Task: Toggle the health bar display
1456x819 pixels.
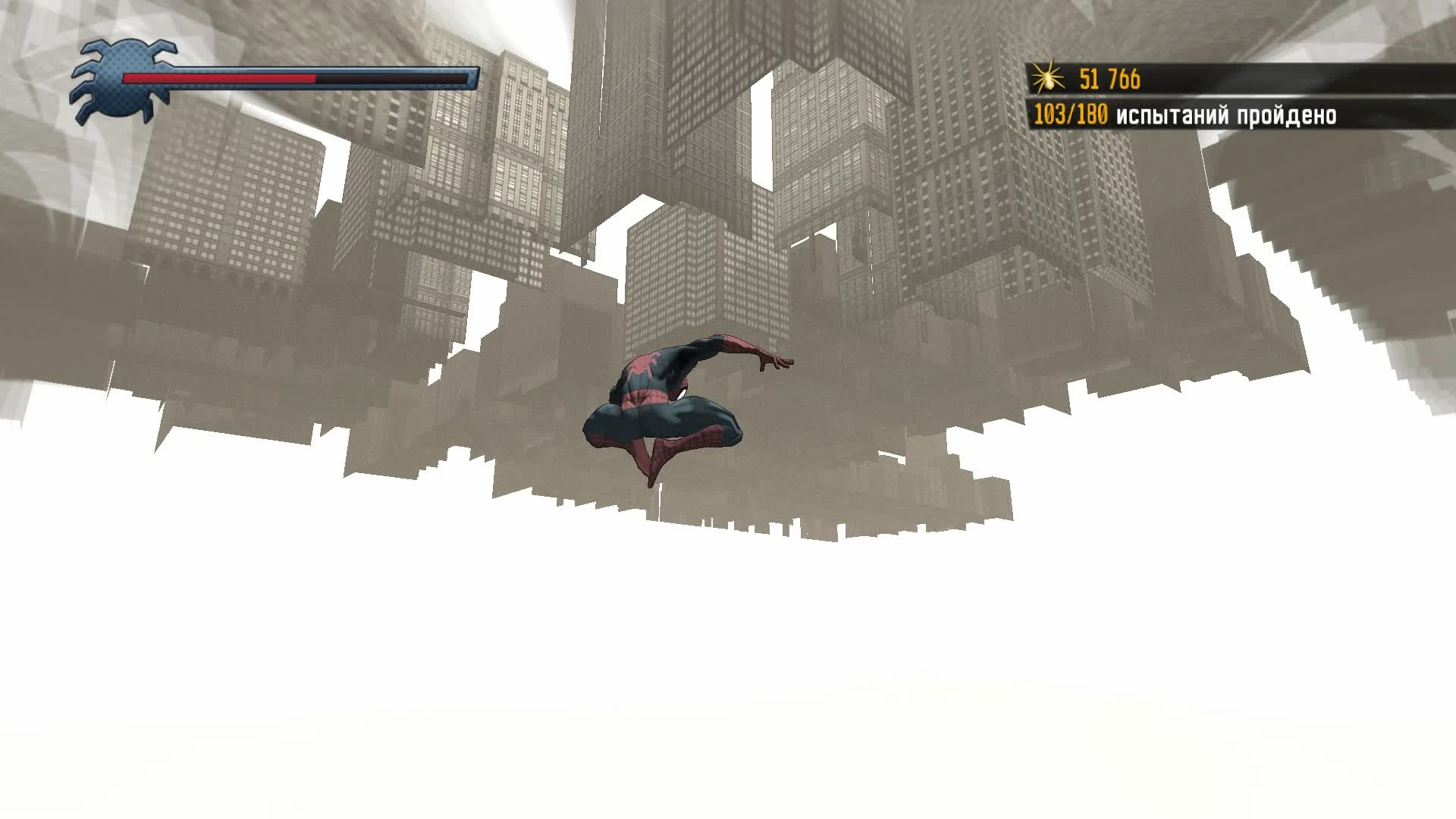Action: (x=296, y=77)
